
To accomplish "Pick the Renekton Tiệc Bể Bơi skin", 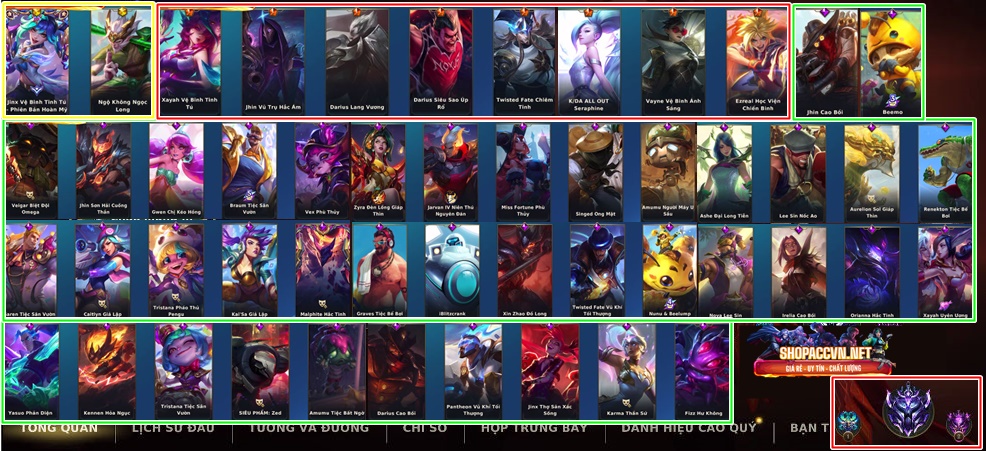I will (x=944, y=170).
